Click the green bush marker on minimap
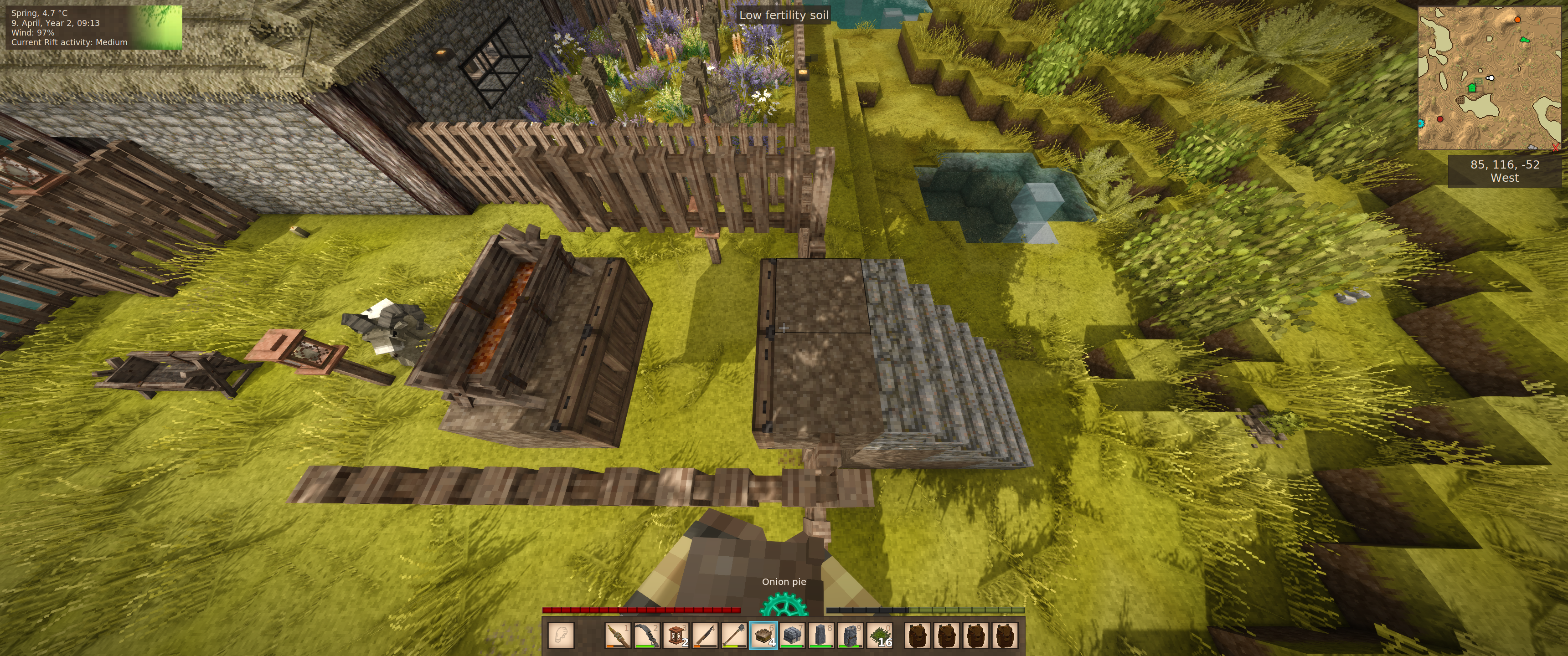Viewport: 1568px width, 656px height. tap(1524, 40)
